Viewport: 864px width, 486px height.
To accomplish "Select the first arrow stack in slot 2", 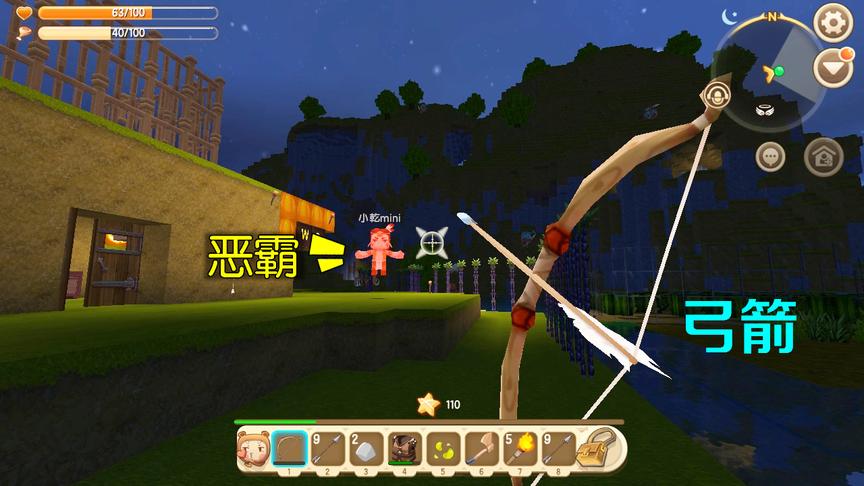I will click(328, 449).
